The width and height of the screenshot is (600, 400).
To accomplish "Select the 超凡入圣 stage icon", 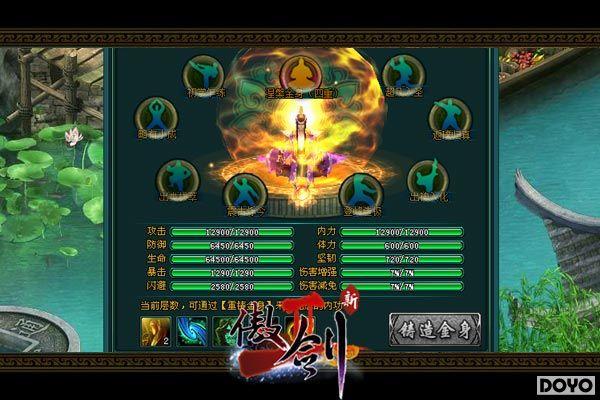I will coord(400,74).
